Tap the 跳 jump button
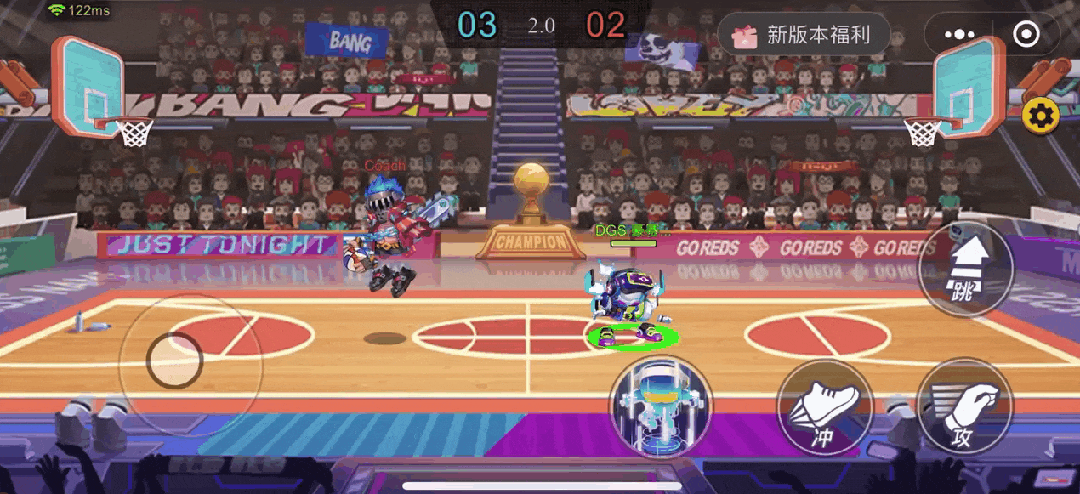Screen dimensions: 1080x494 pos(965,268)
